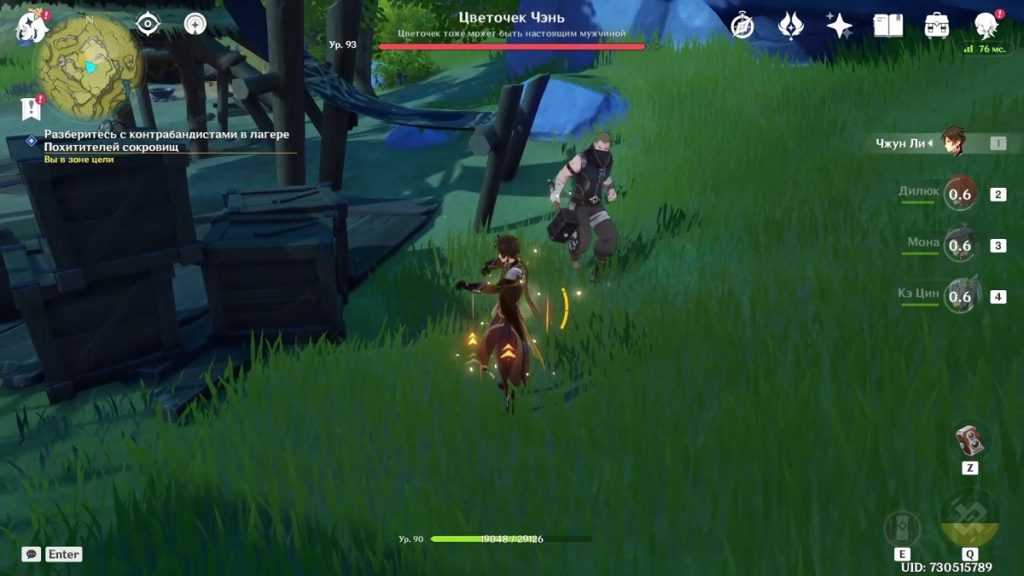Open the wishes four-pointed star icon
Viewport: 1024px width, 576px height.
839,26
